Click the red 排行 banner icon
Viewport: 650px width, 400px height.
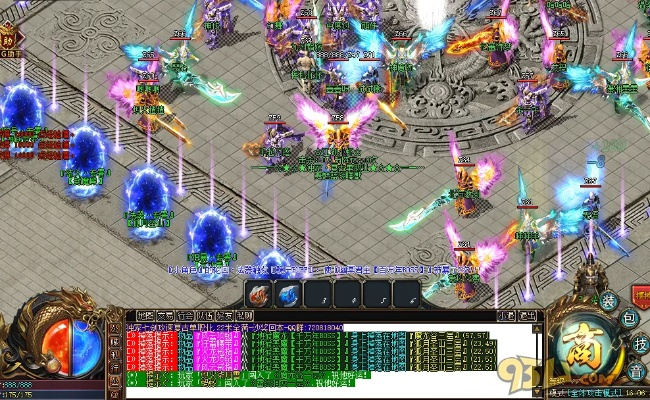coord(638,298)
